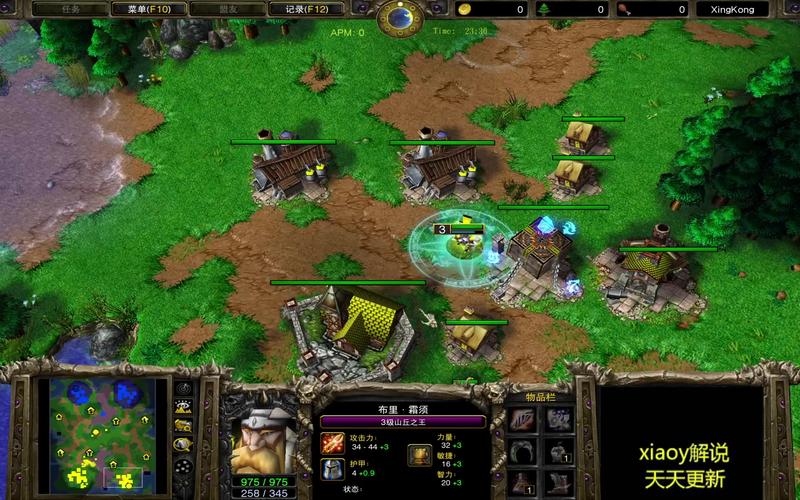The height and width of the screenshot is (500, 800).
Task: Click the bottom formation toggle beside minimap
Action: [x=184, y=466]
